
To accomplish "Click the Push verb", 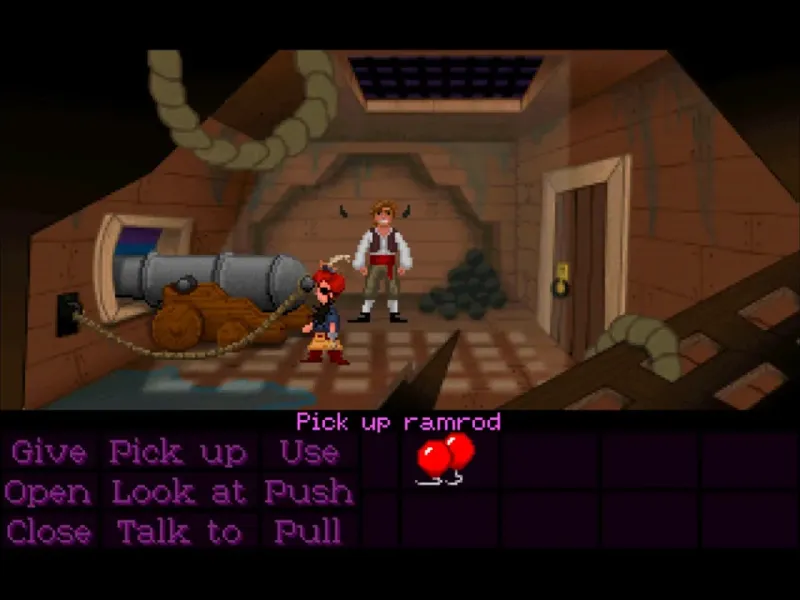I will (308, 493).
